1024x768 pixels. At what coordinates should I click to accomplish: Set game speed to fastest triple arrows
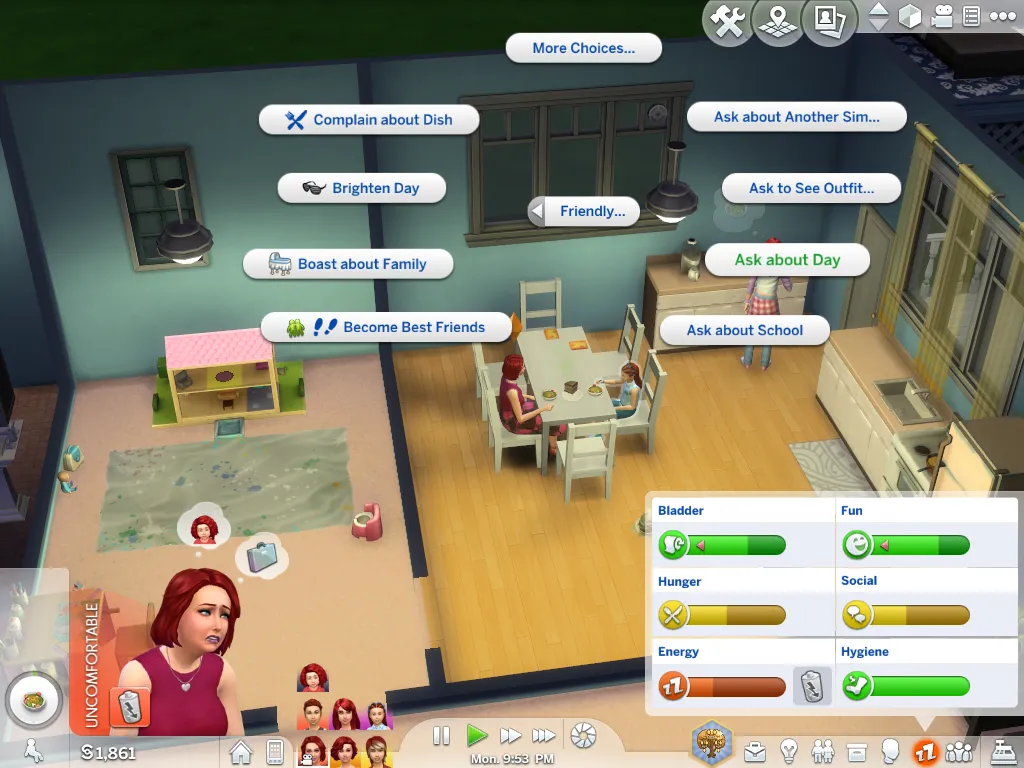(544, 736)
